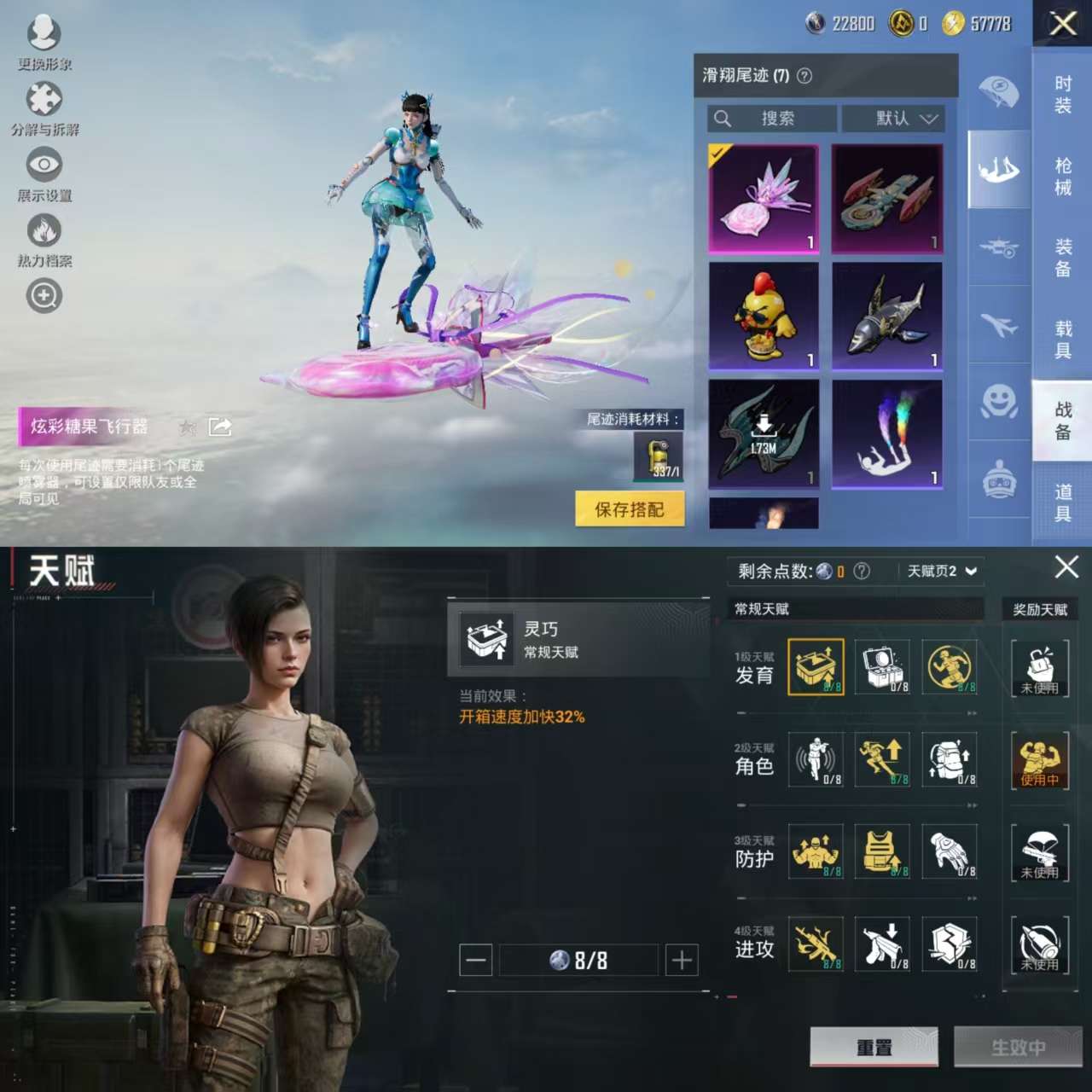Open the 天赋页2 page dropdown

click(941, 571)
